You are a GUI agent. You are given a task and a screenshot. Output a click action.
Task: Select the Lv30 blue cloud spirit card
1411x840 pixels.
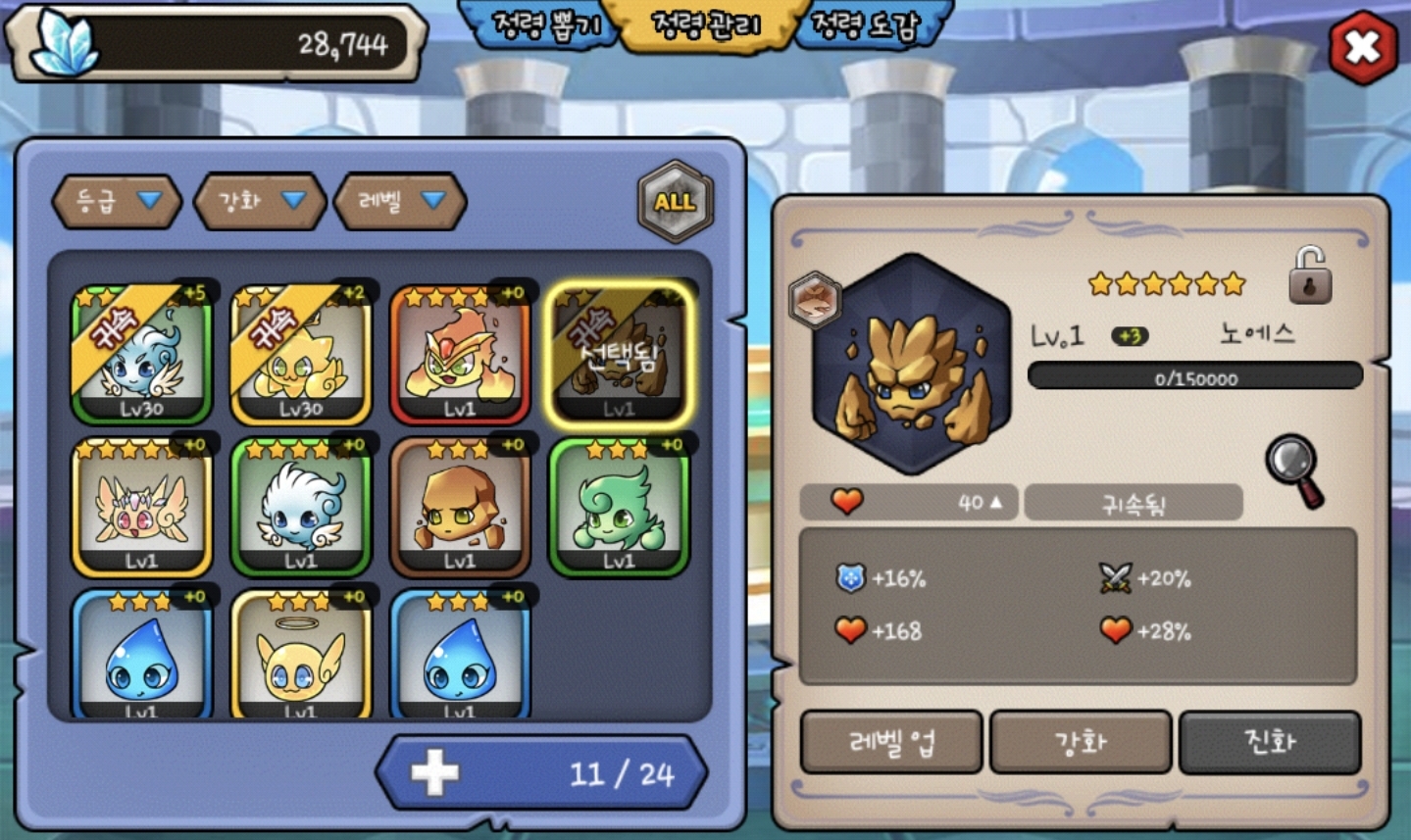point(142,355)
